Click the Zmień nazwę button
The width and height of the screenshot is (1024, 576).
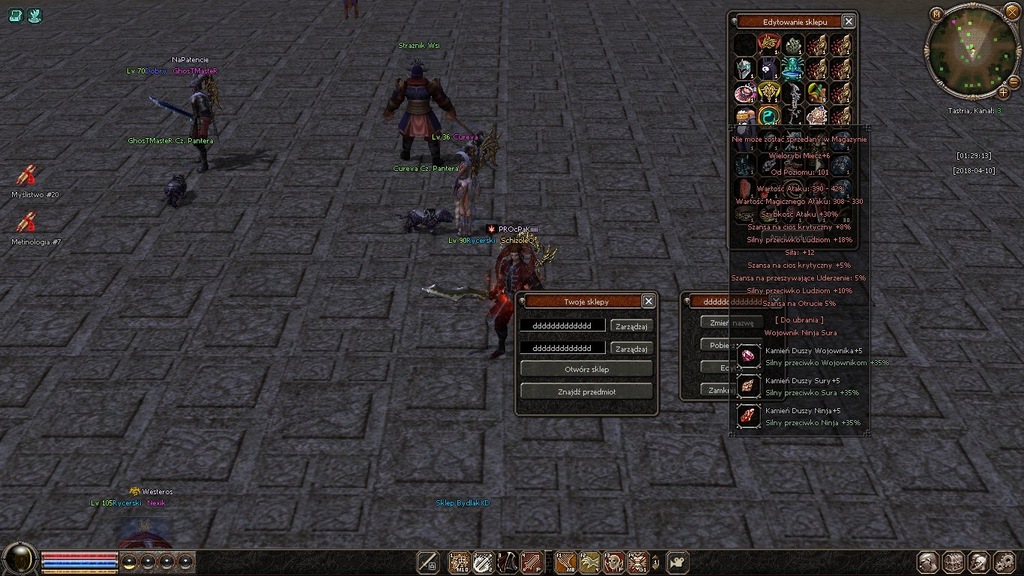727,322
